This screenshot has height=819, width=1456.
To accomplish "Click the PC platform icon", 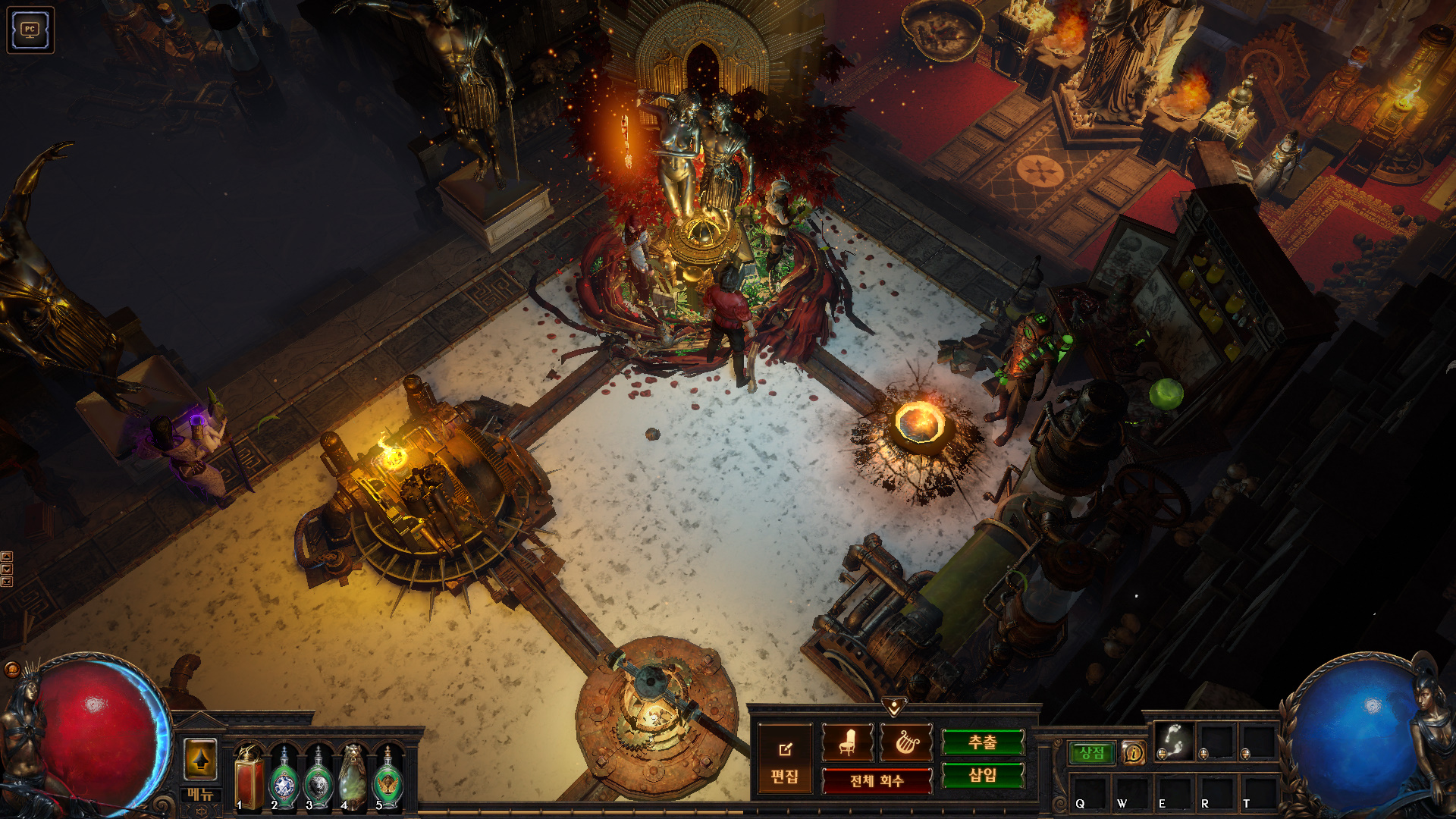I will (x=30, y=30).
